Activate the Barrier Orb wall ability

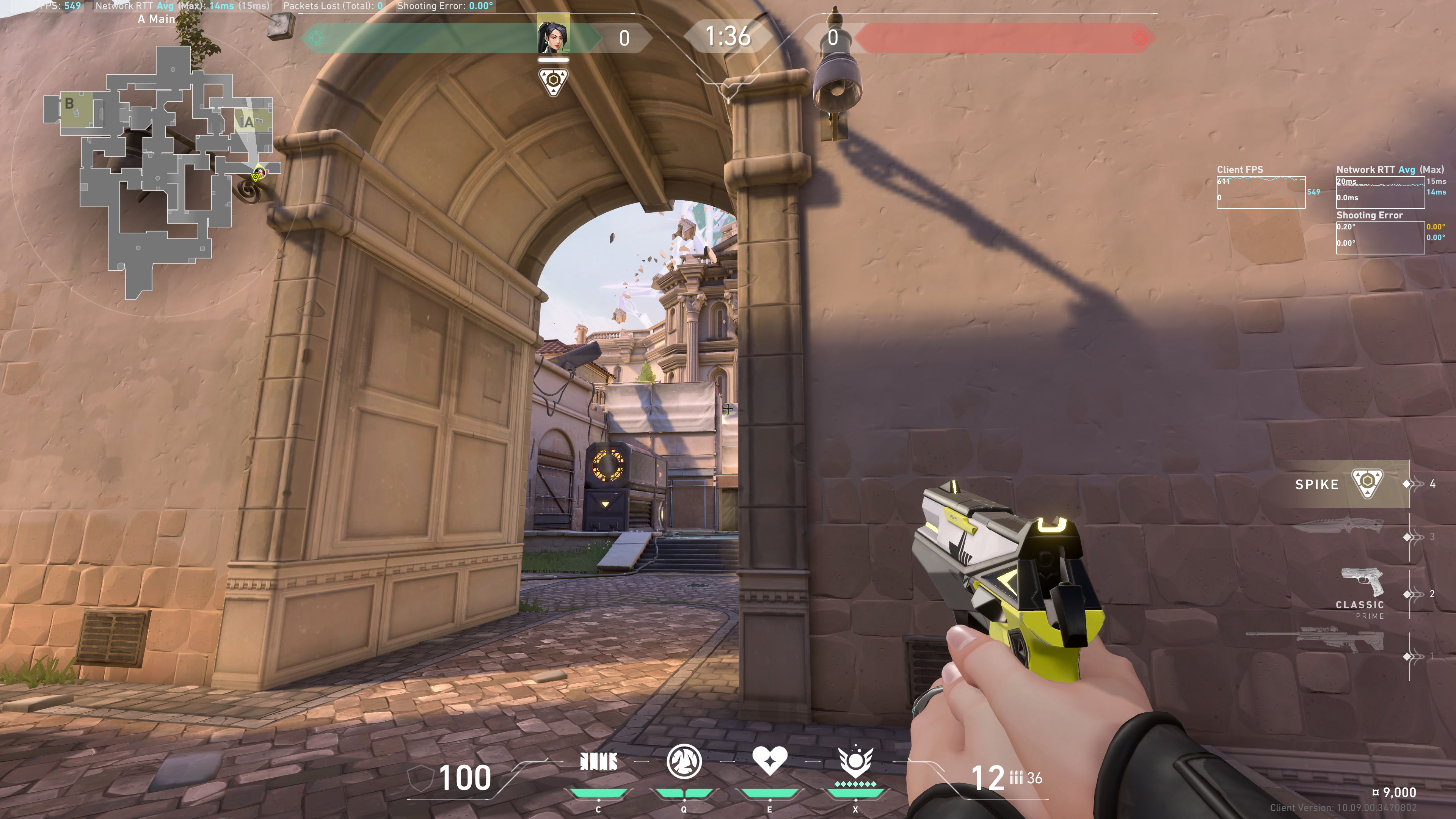(x=598, y=762)
